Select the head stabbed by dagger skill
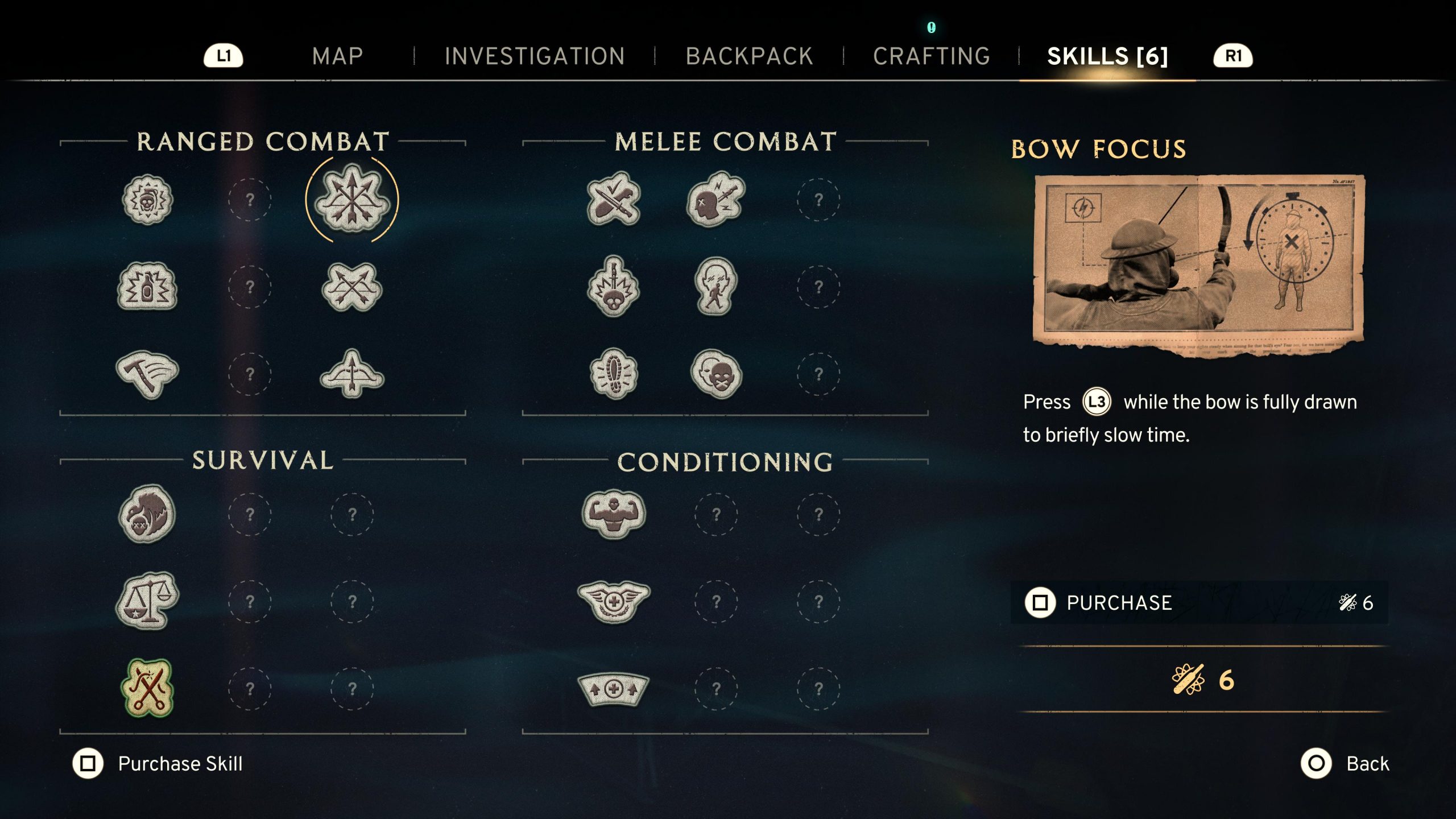 (x=716, y=200)
